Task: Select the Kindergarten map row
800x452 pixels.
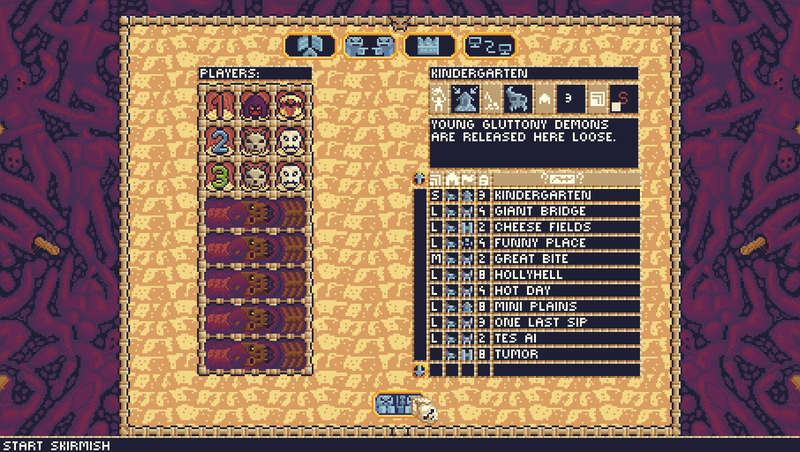Action: tap(564, 195)
